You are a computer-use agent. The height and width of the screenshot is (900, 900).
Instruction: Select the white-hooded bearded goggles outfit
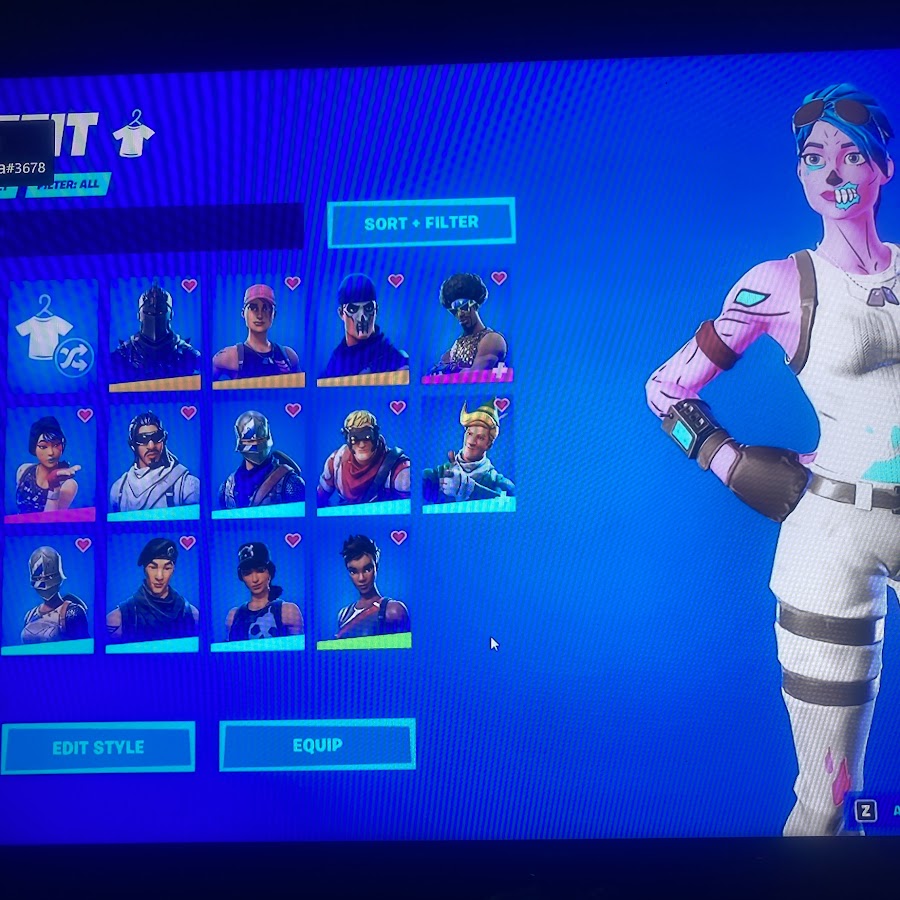click(x=154, y=464)
